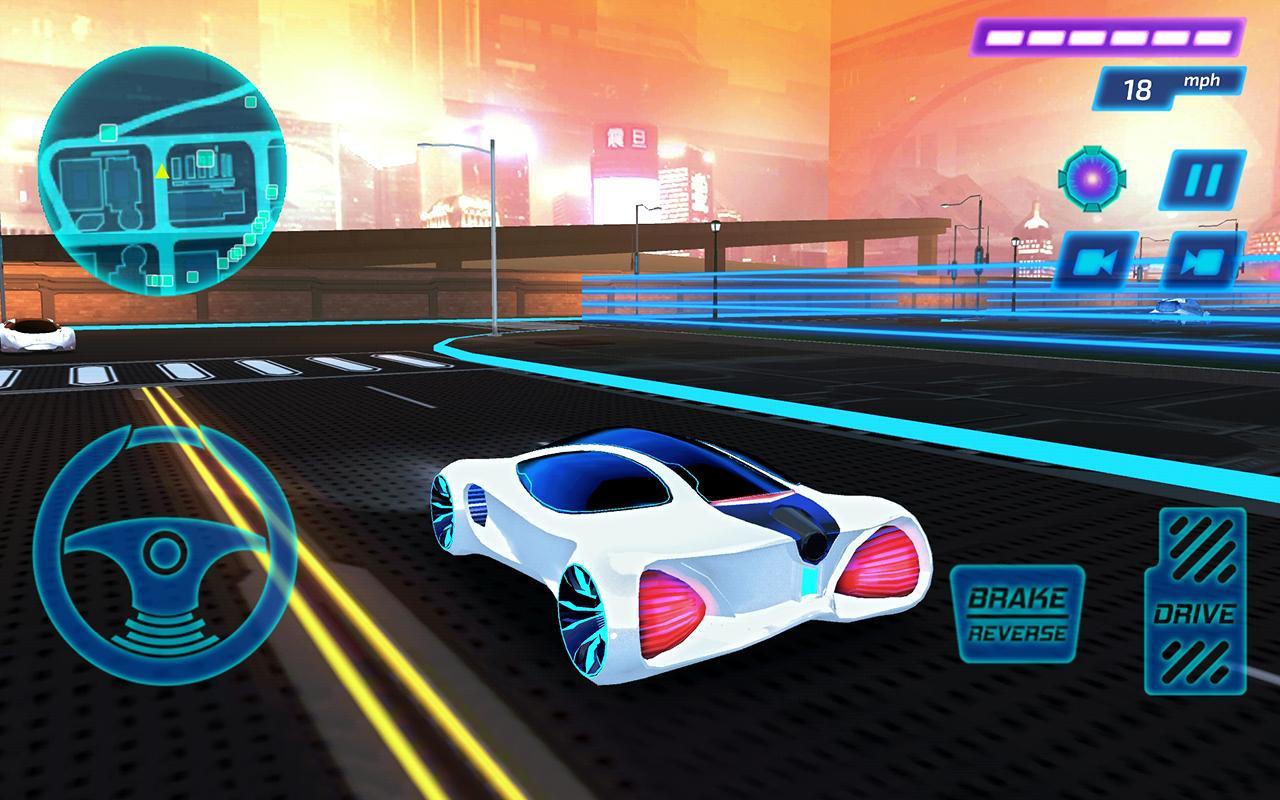The width and height of the screenshot is (1280, 800).
Task: Activate the purple nitro boost orb
Action: (1091, 177)
